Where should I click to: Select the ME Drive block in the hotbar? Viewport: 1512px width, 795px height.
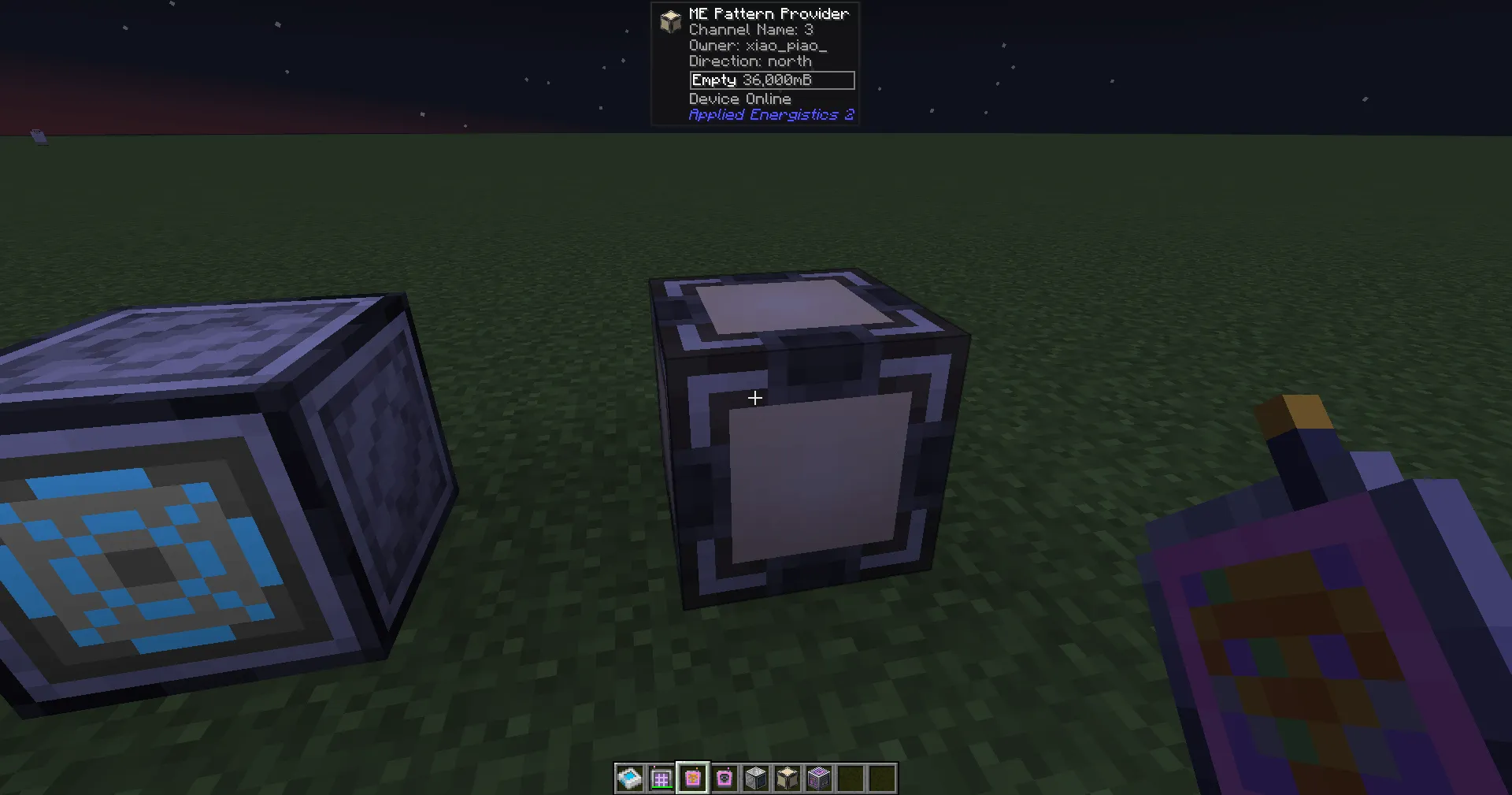pos(756,778)
